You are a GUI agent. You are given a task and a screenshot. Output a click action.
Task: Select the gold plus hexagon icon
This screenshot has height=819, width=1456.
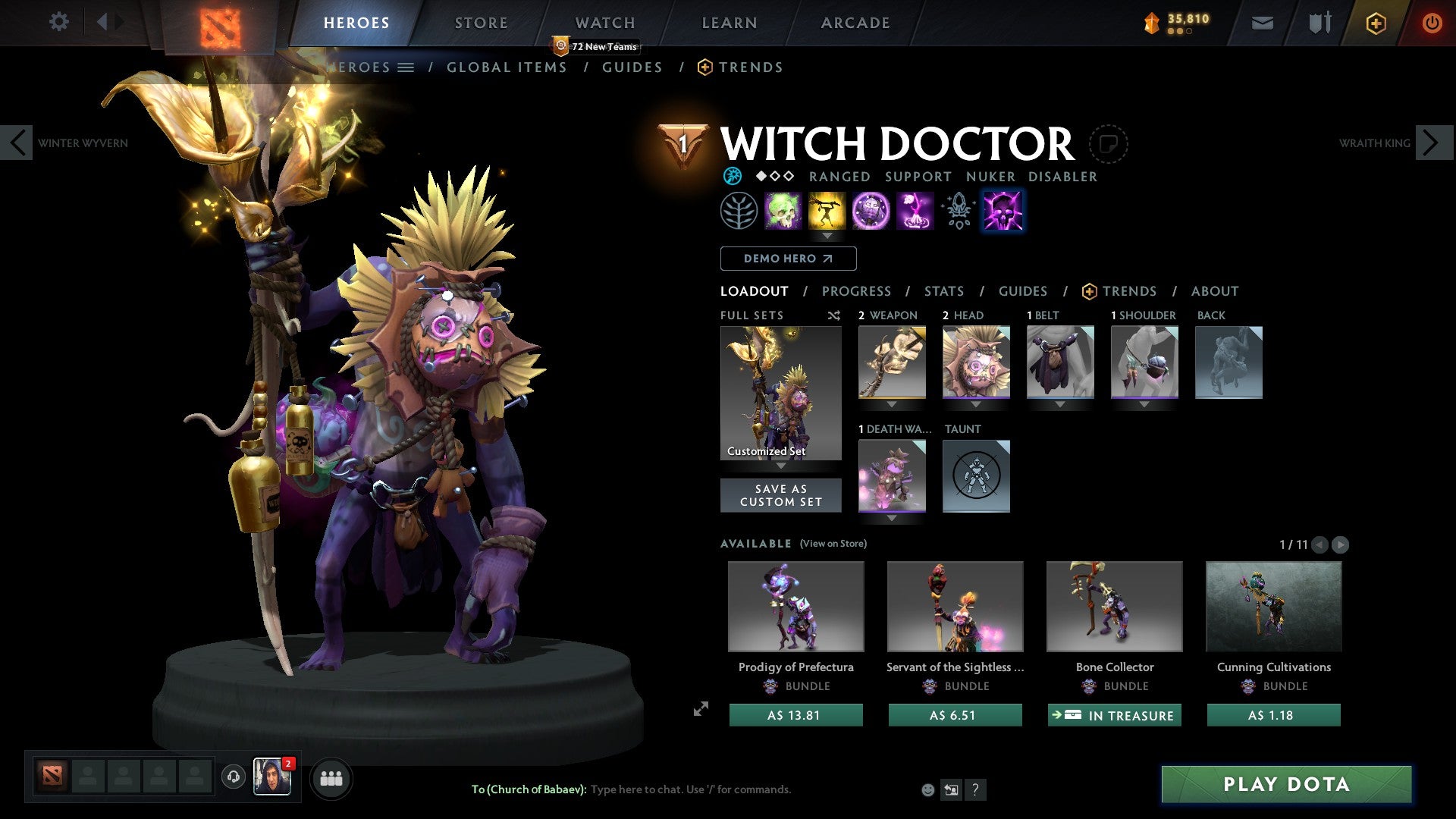(1376, 23)
